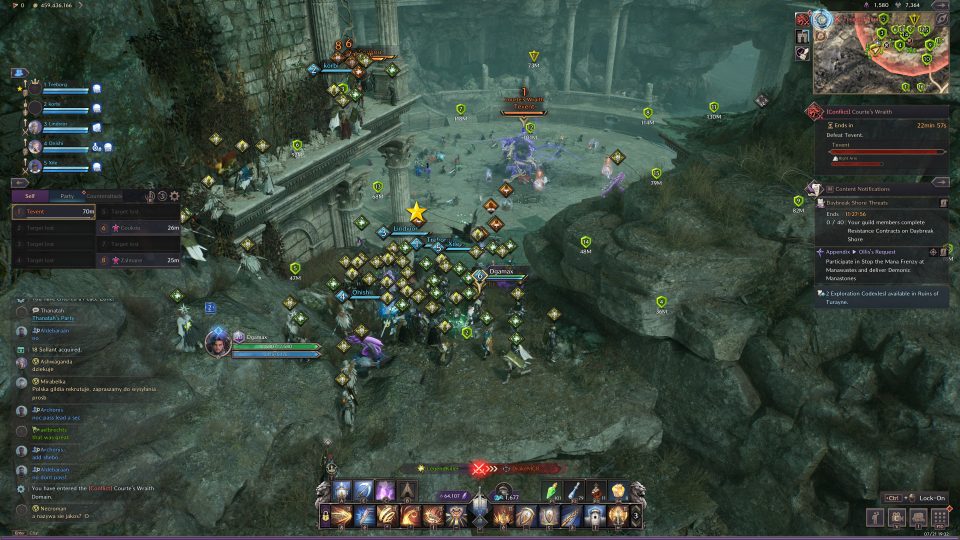Open the grid menu icon
960x540 pixels.
pyautogui.click(x=939, y=517)
